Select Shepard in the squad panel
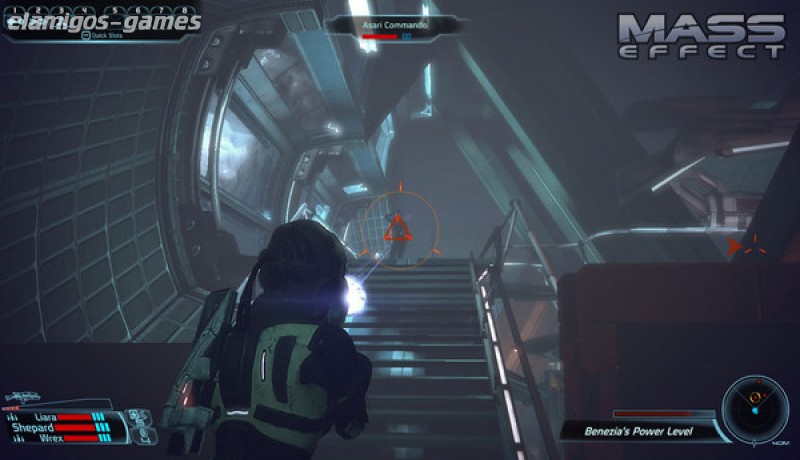 (35, 426)
